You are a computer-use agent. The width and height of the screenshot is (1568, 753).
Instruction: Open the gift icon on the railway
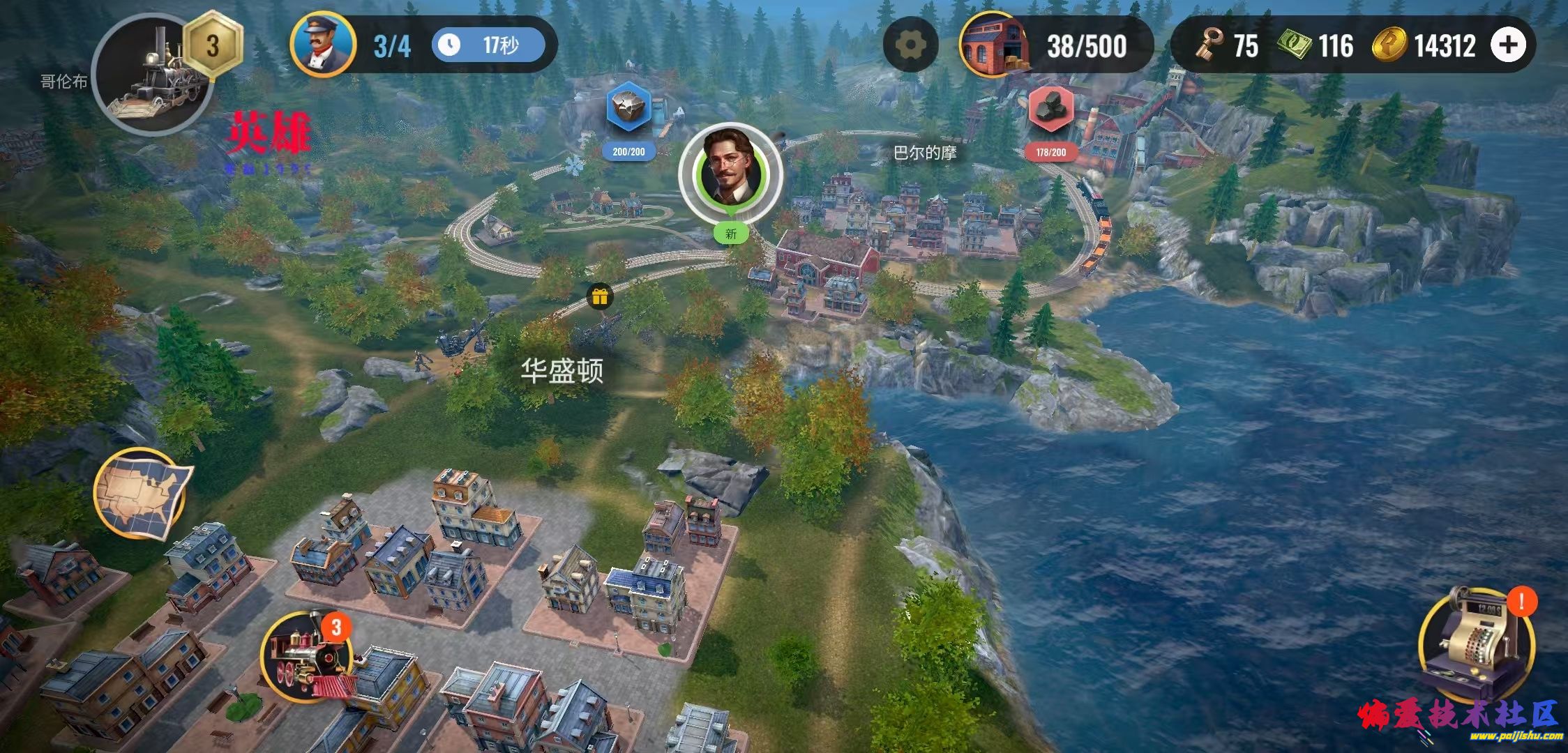click(x=601, y=296)
